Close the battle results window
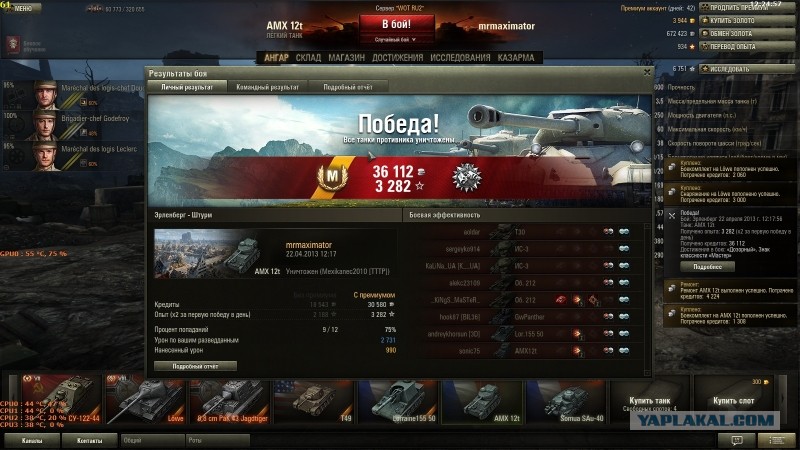Image resolution: width=800 pixels, height=450 pixels. coord(645,73)
